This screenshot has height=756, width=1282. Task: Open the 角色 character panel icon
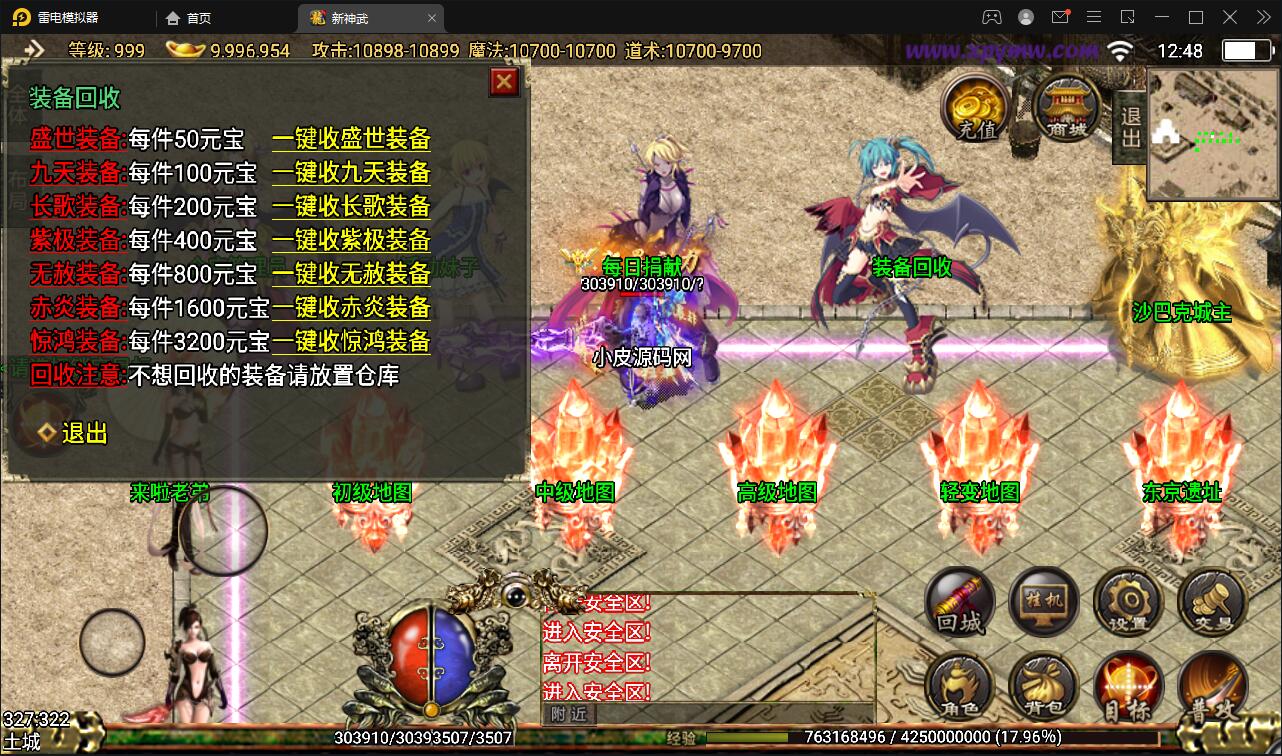click(x=958, y=686)
